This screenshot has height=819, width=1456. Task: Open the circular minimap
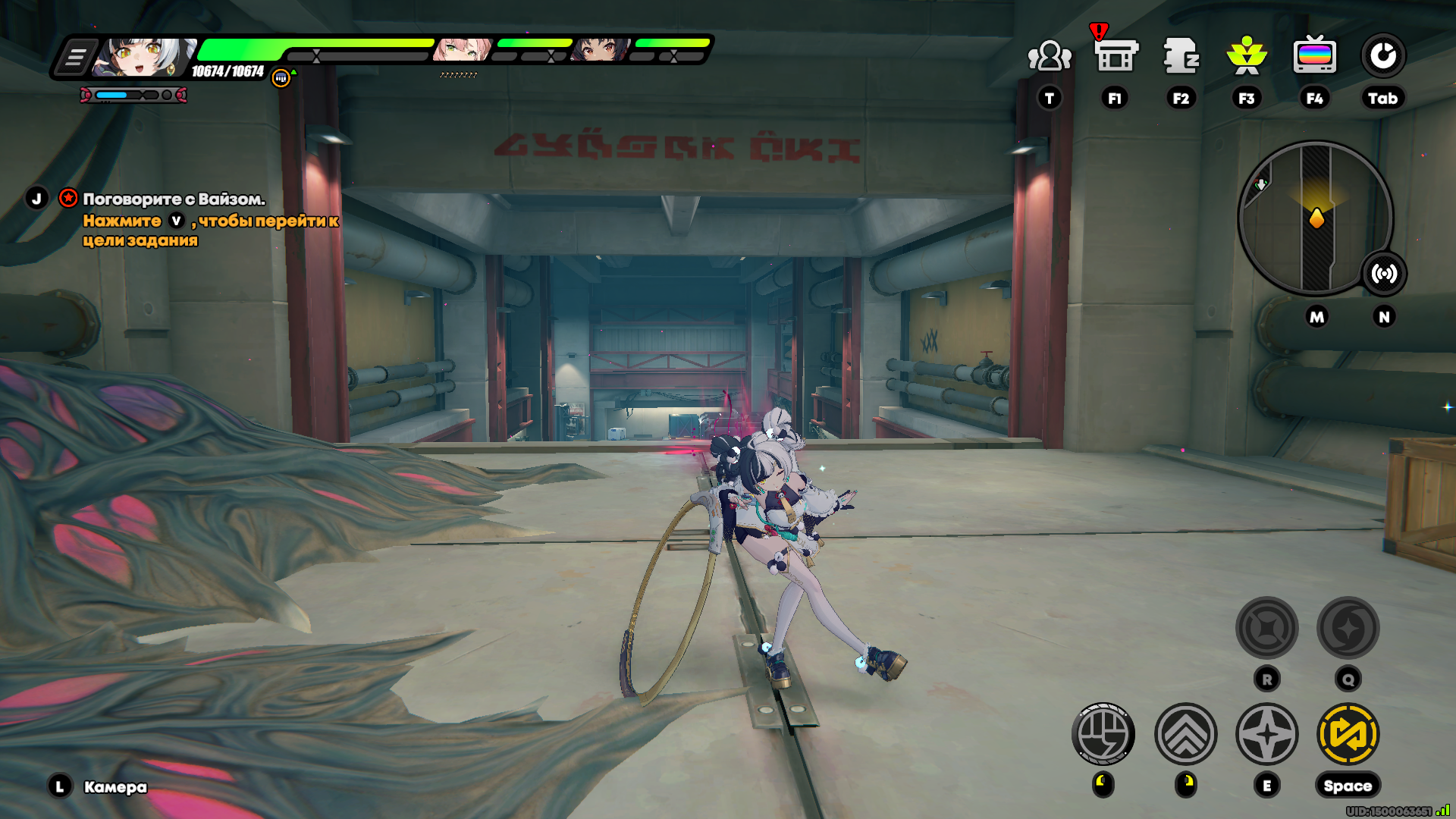point(1315,218)
